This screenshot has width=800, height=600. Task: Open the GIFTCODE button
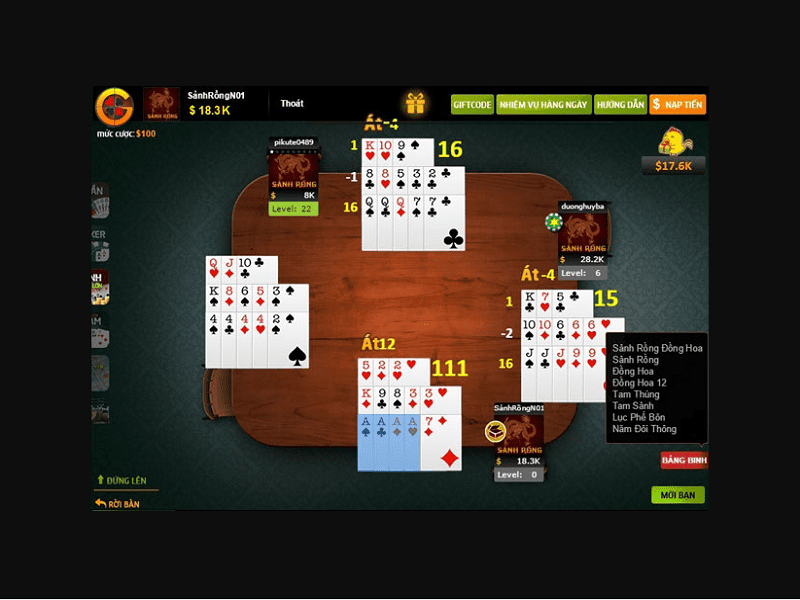tap(472, 104)
